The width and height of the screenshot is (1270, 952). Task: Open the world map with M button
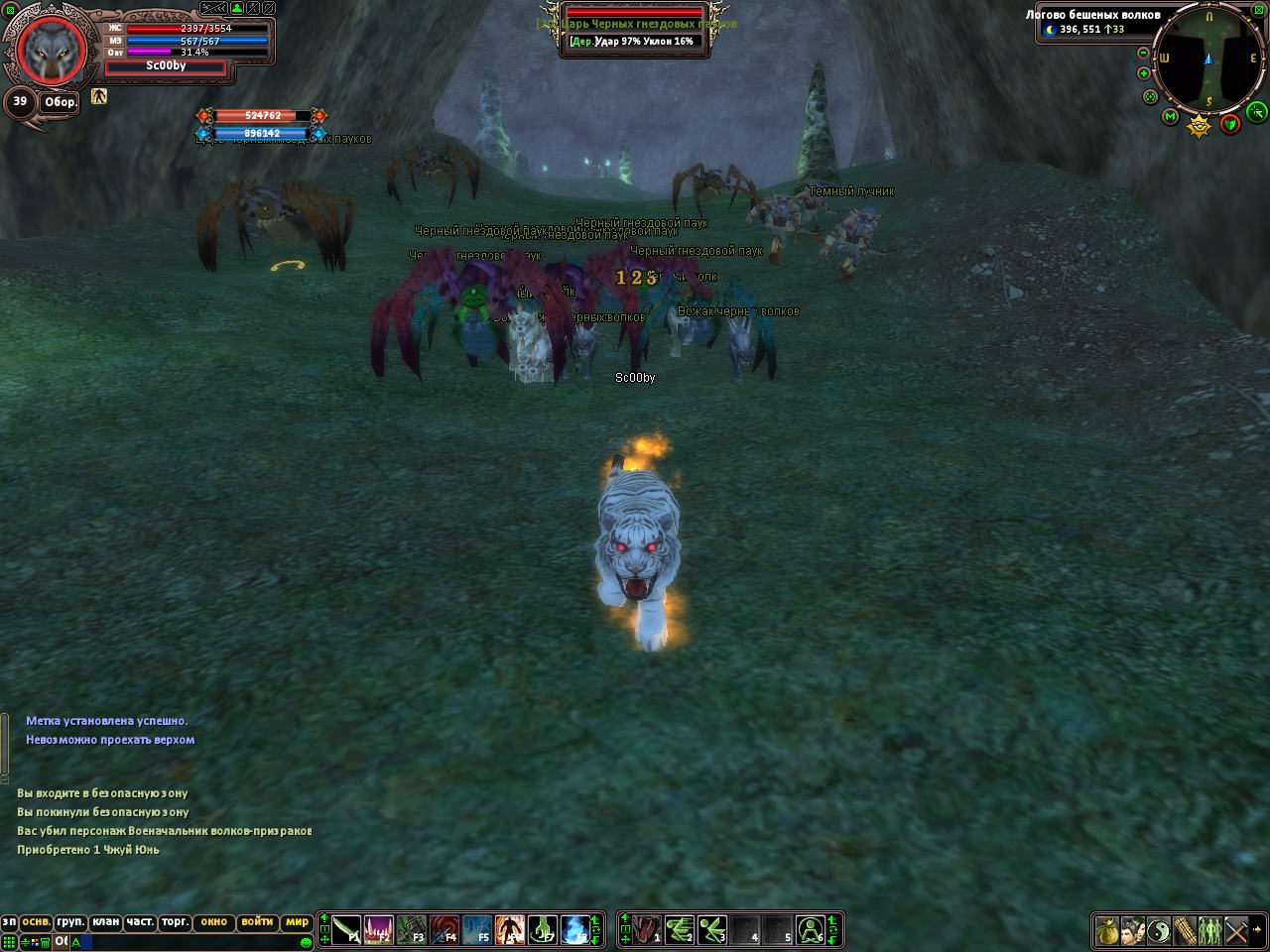click(x=1170, y=117)
